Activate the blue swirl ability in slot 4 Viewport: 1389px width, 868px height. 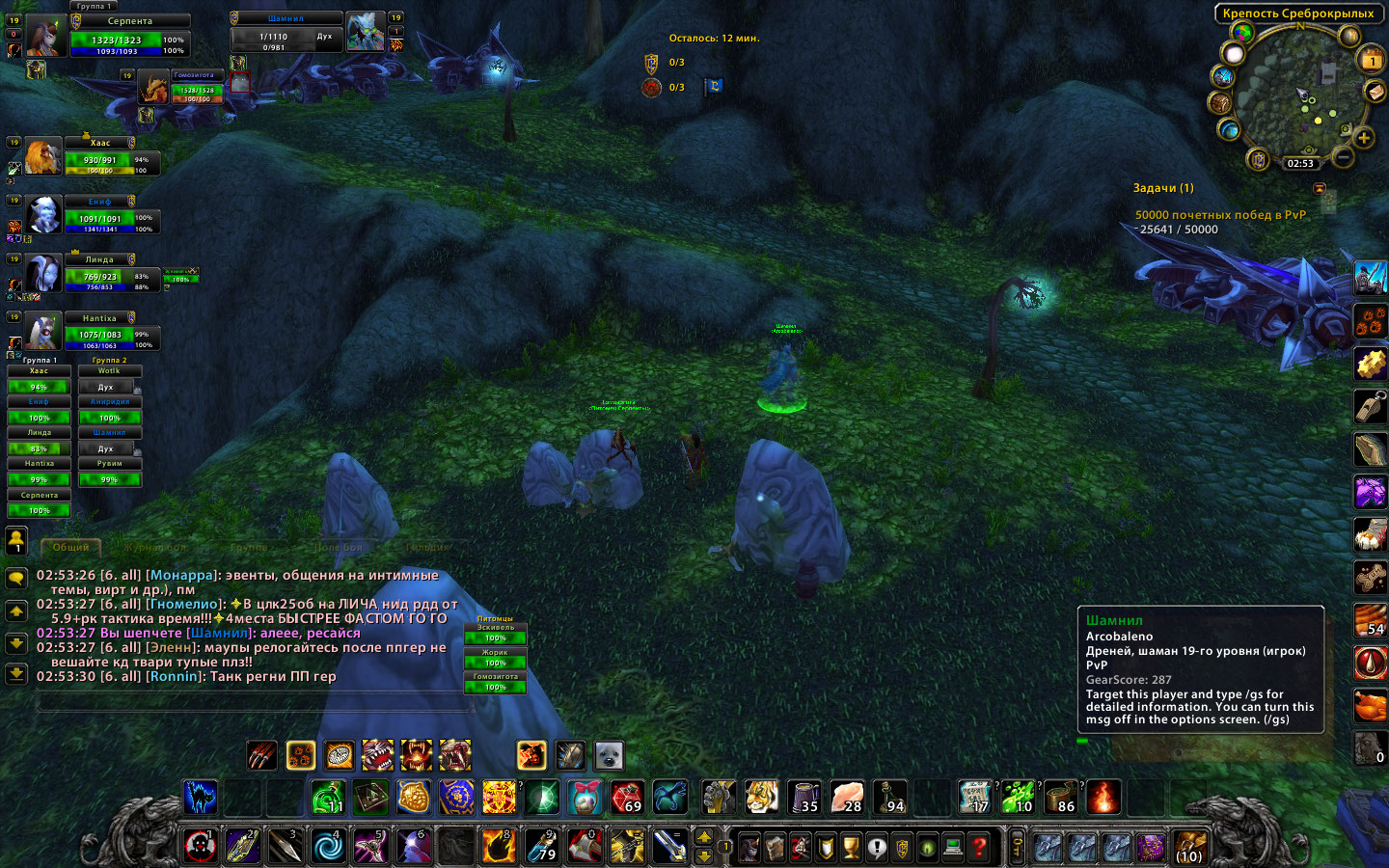point(328,847)
